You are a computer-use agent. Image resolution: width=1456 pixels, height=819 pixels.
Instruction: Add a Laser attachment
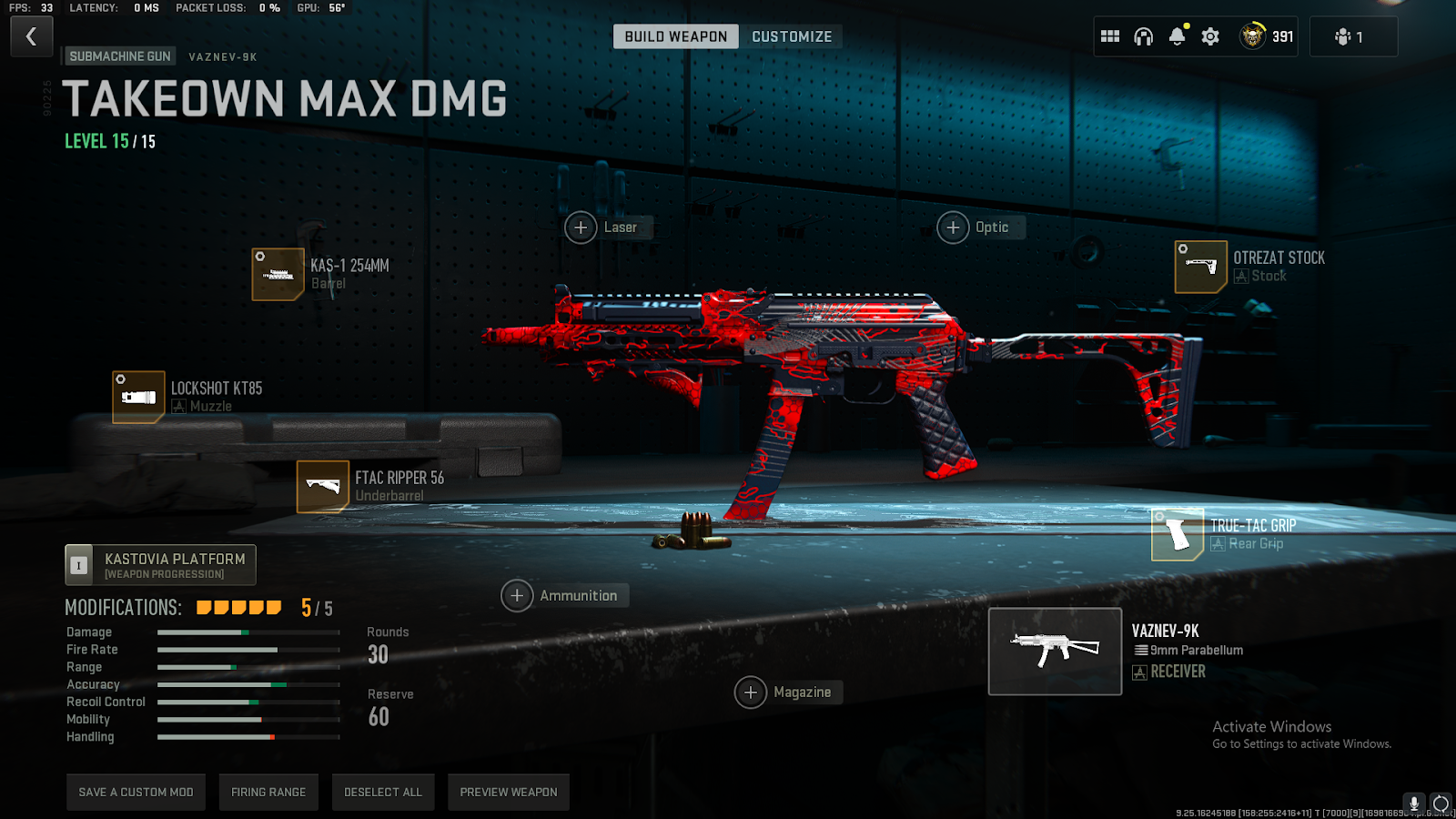point(581,227)
